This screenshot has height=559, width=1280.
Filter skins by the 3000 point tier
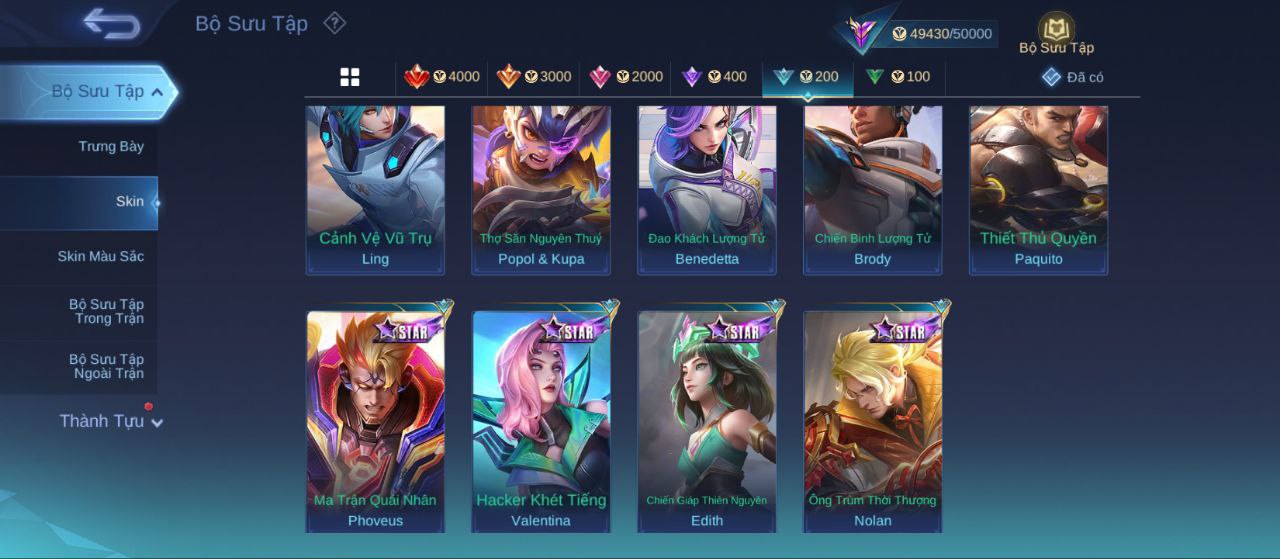click(534, 77)
